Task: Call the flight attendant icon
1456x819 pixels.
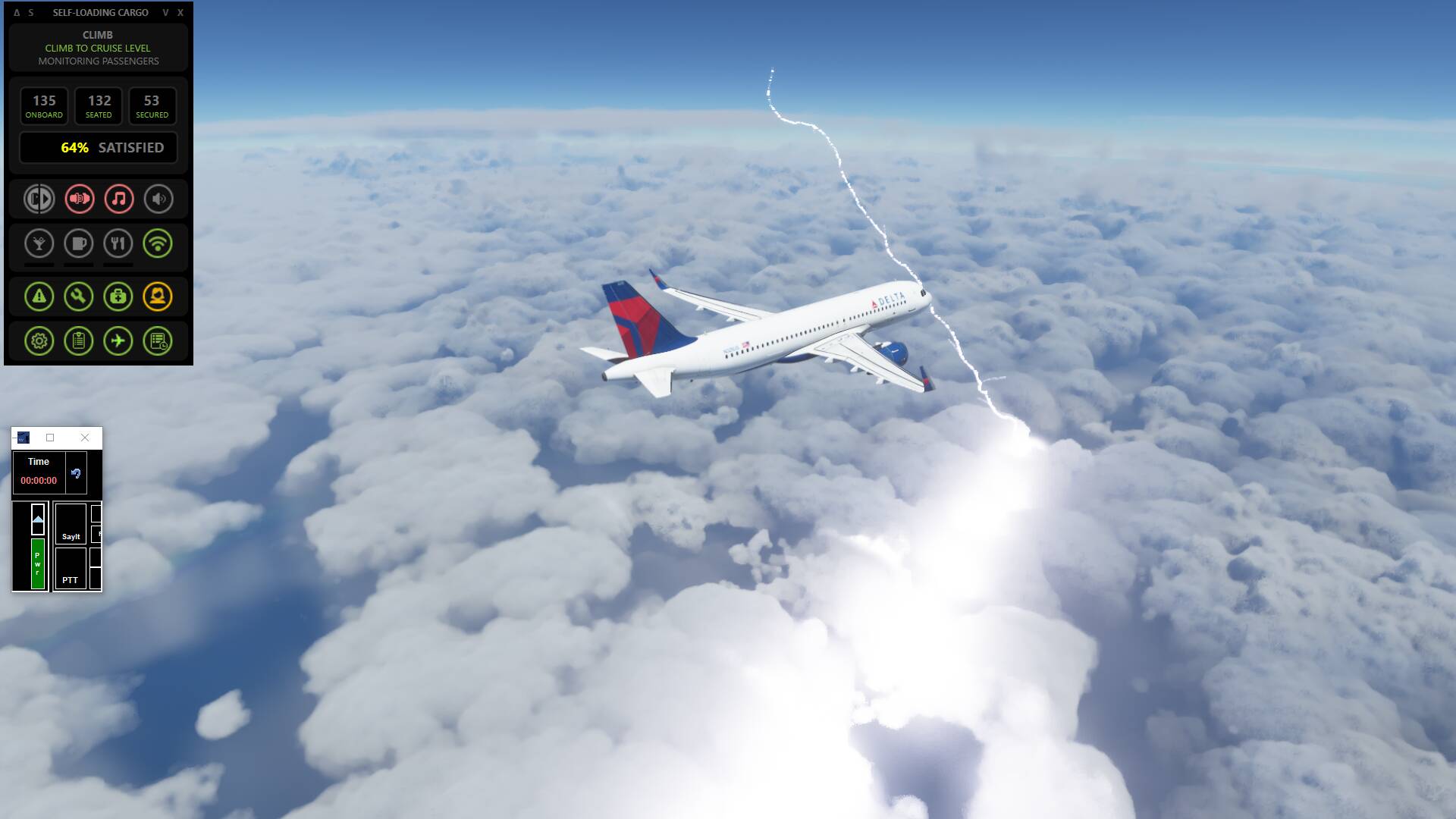Action: [158, 297]
